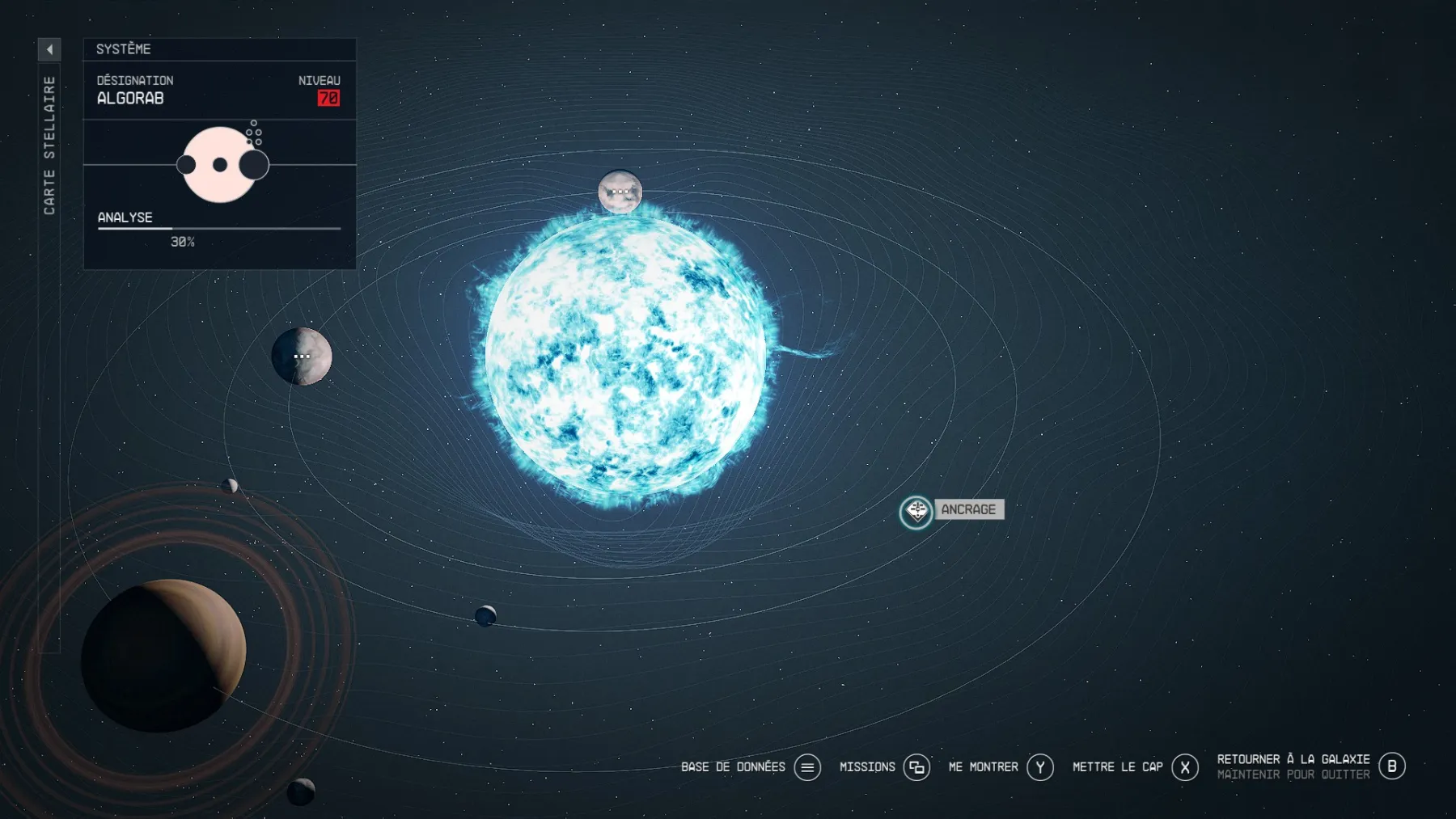Viewport: 1456px width, 819px height.
Task: Click the Base de données list icon
Action: click(x=806, y=766)
